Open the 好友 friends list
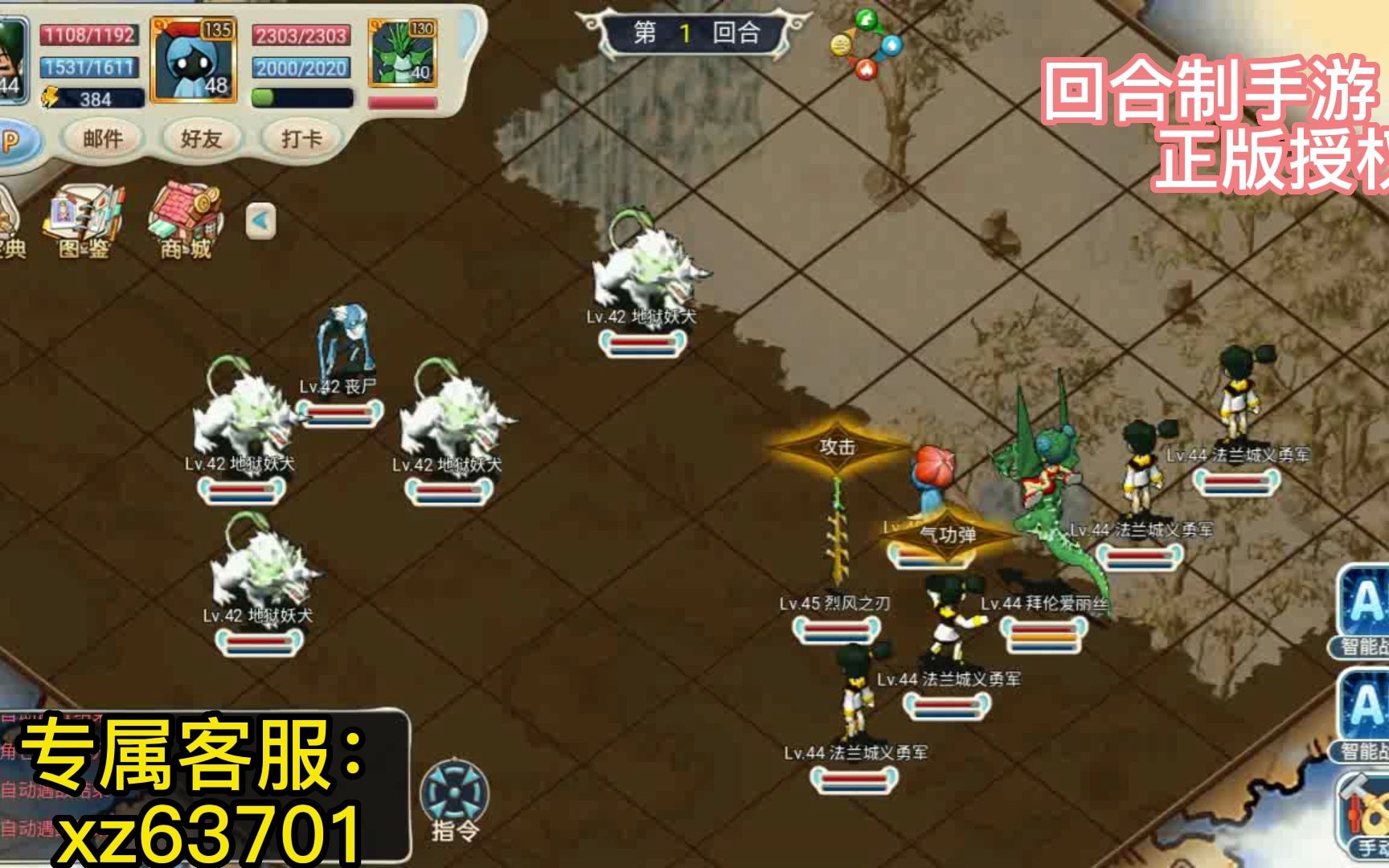 [x=201, y=139]
